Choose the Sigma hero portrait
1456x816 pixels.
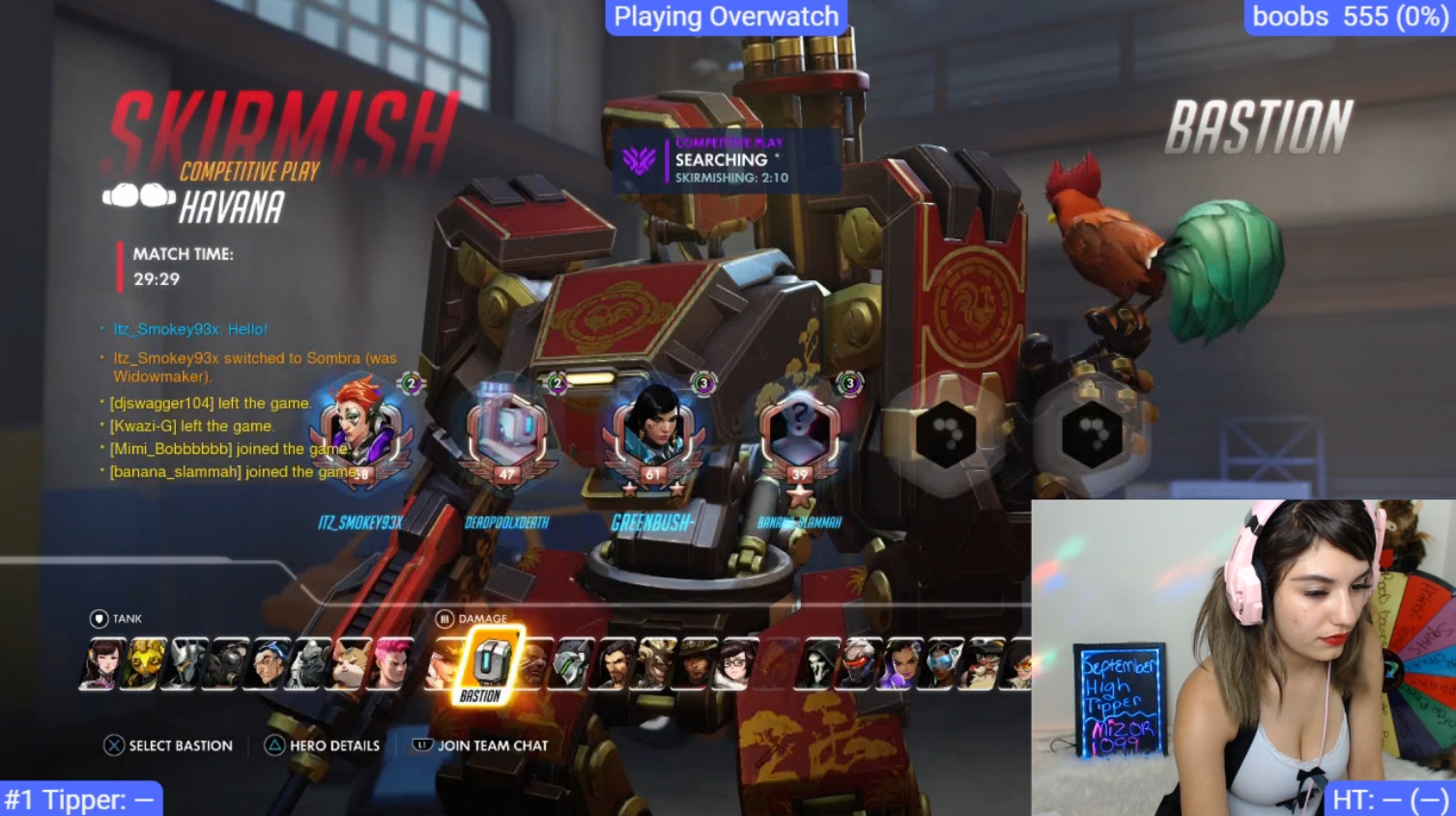(269, 665)
